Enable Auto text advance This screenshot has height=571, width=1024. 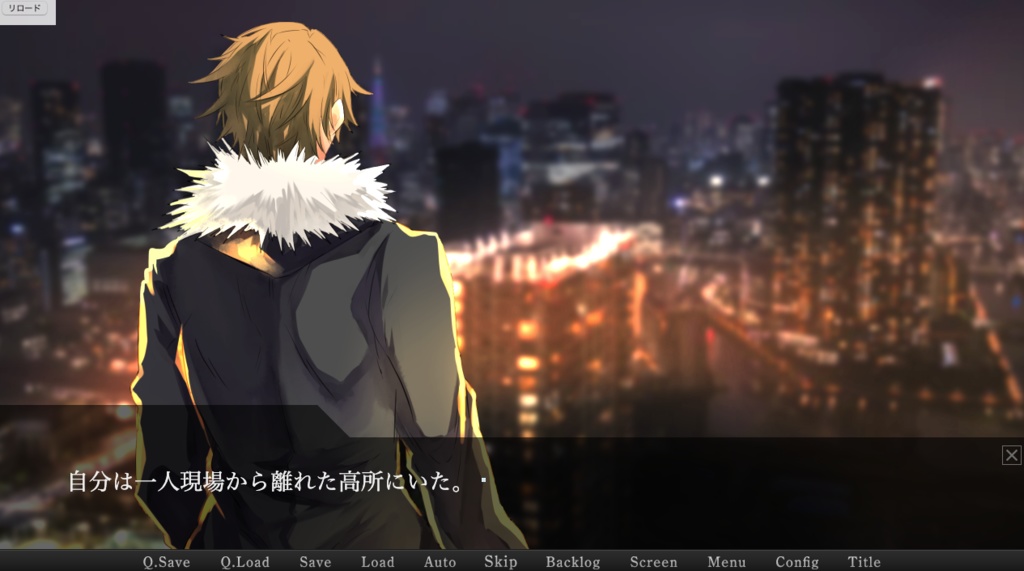440,562
